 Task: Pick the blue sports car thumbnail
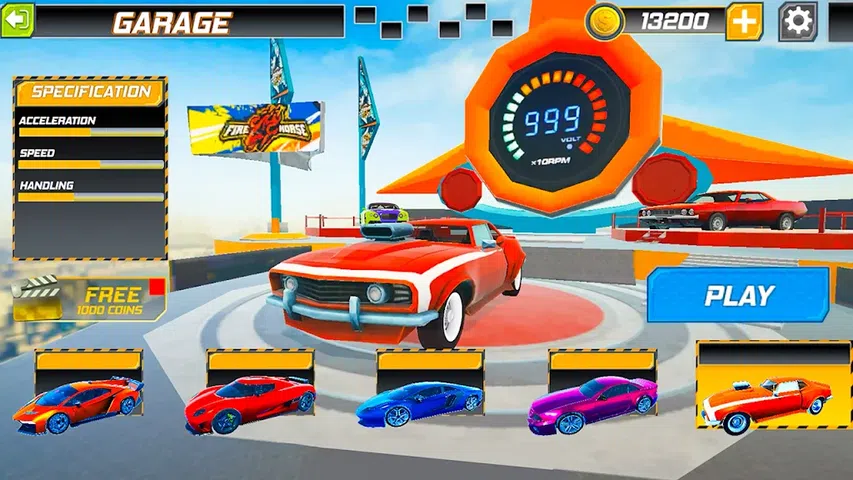(420, 397)
